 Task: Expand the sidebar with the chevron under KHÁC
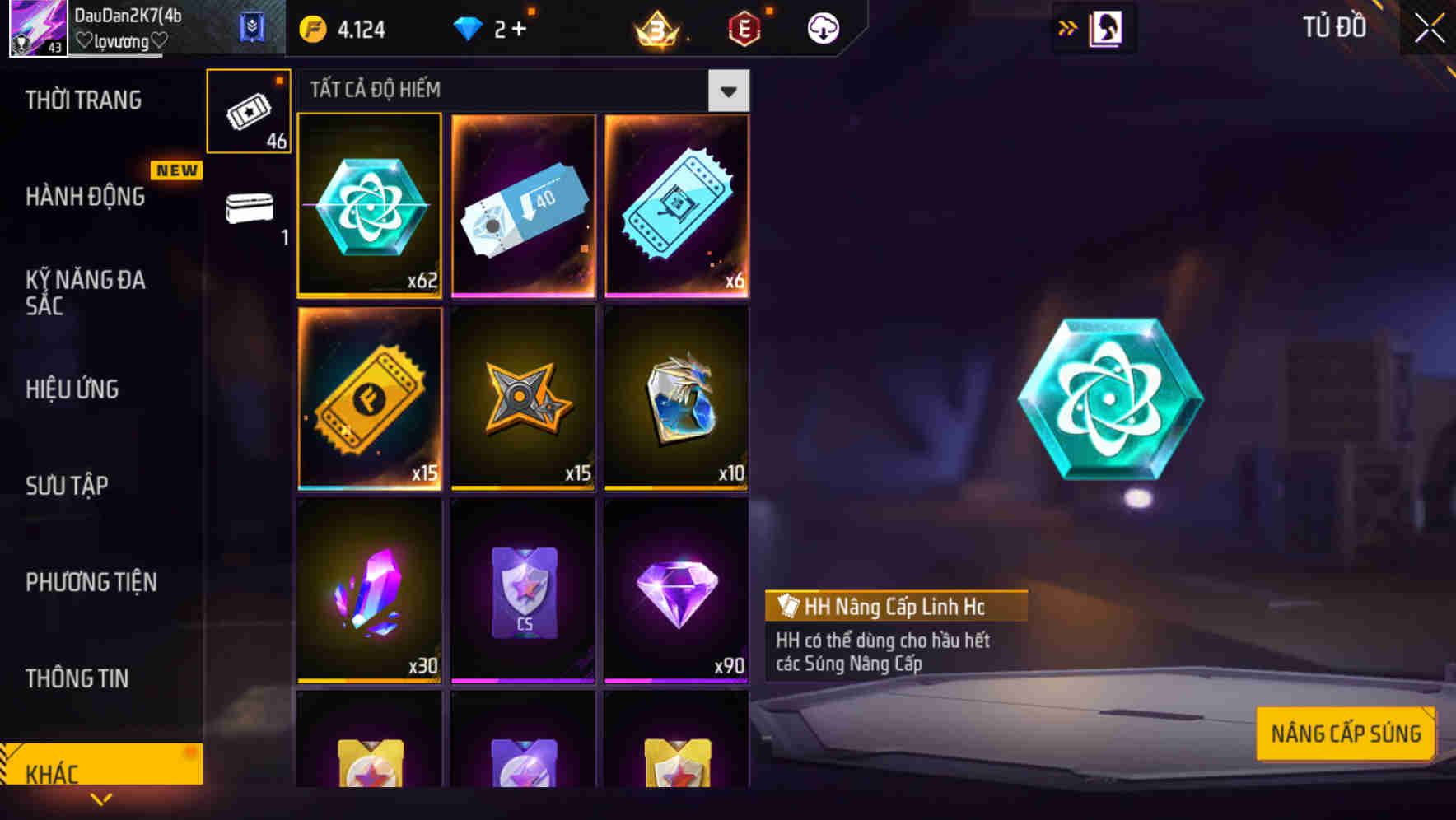(101, 799)
